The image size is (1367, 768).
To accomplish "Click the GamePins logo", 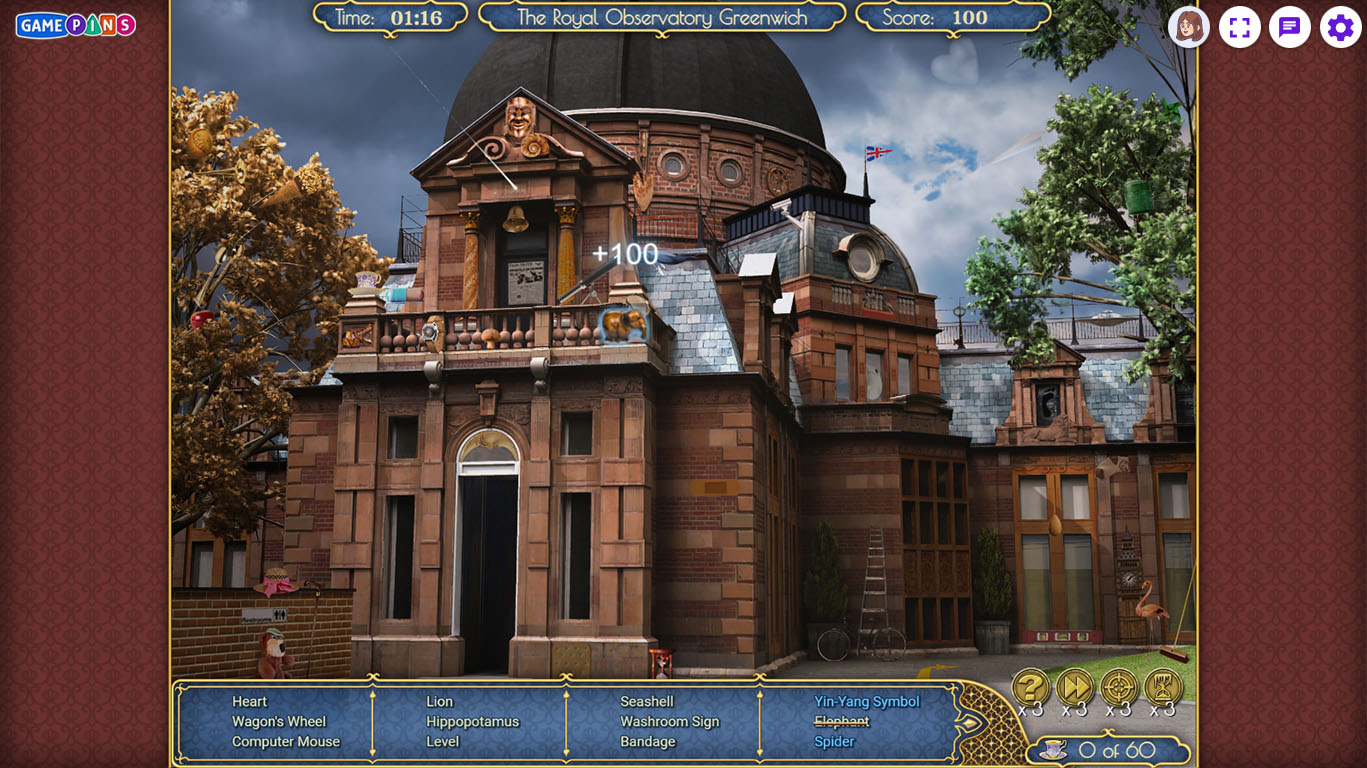I will 76,25.
